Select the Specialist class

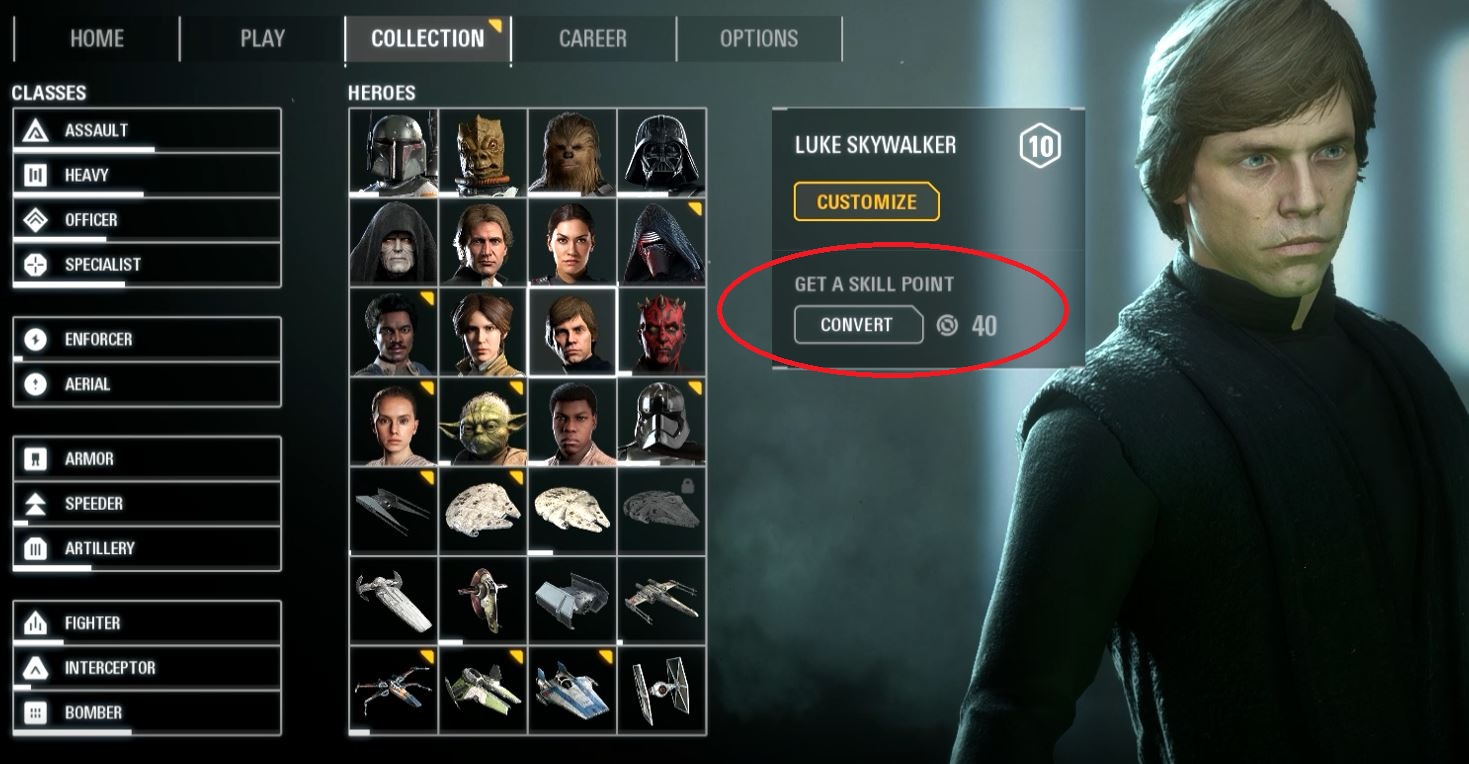(146, 265)
